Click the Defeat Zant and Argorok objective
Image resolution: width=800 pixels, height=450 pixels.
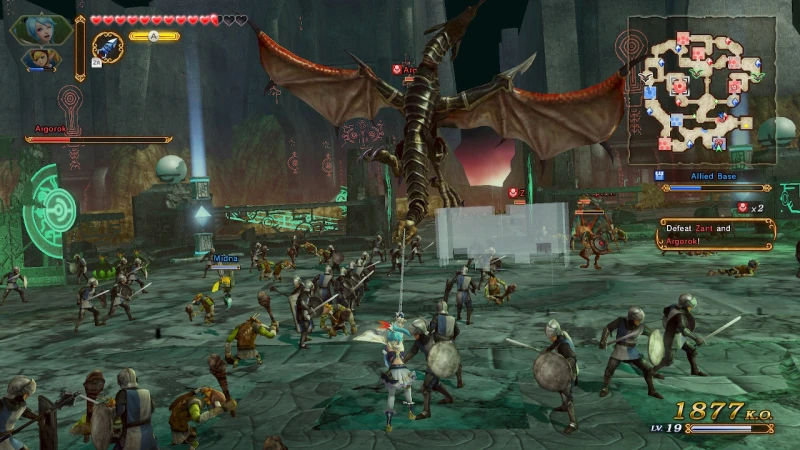click(715, 234)
